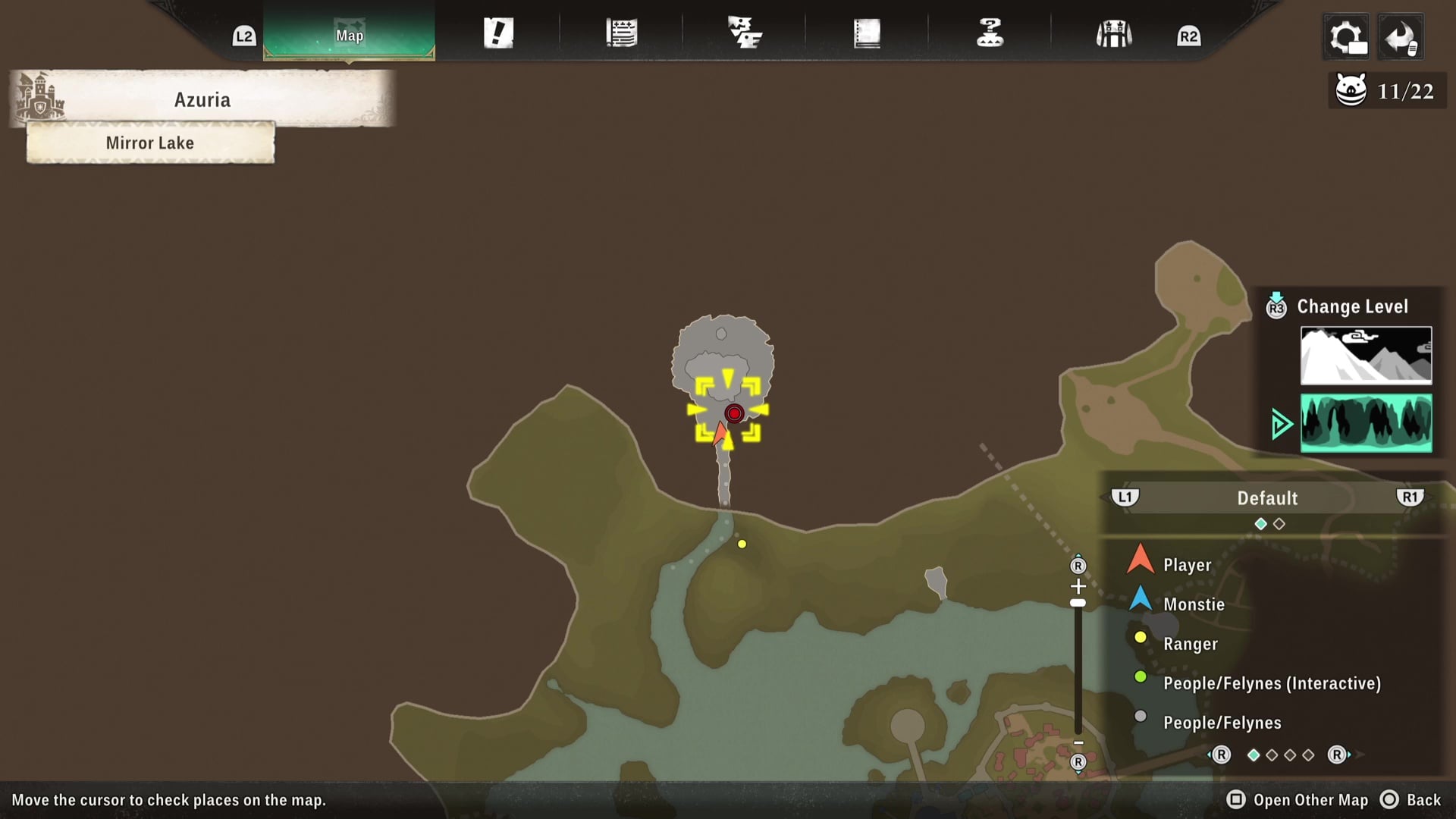Screen dimensions: 1456x819
Task: Open the puzzle pieces tab
Action: [744, 33]
